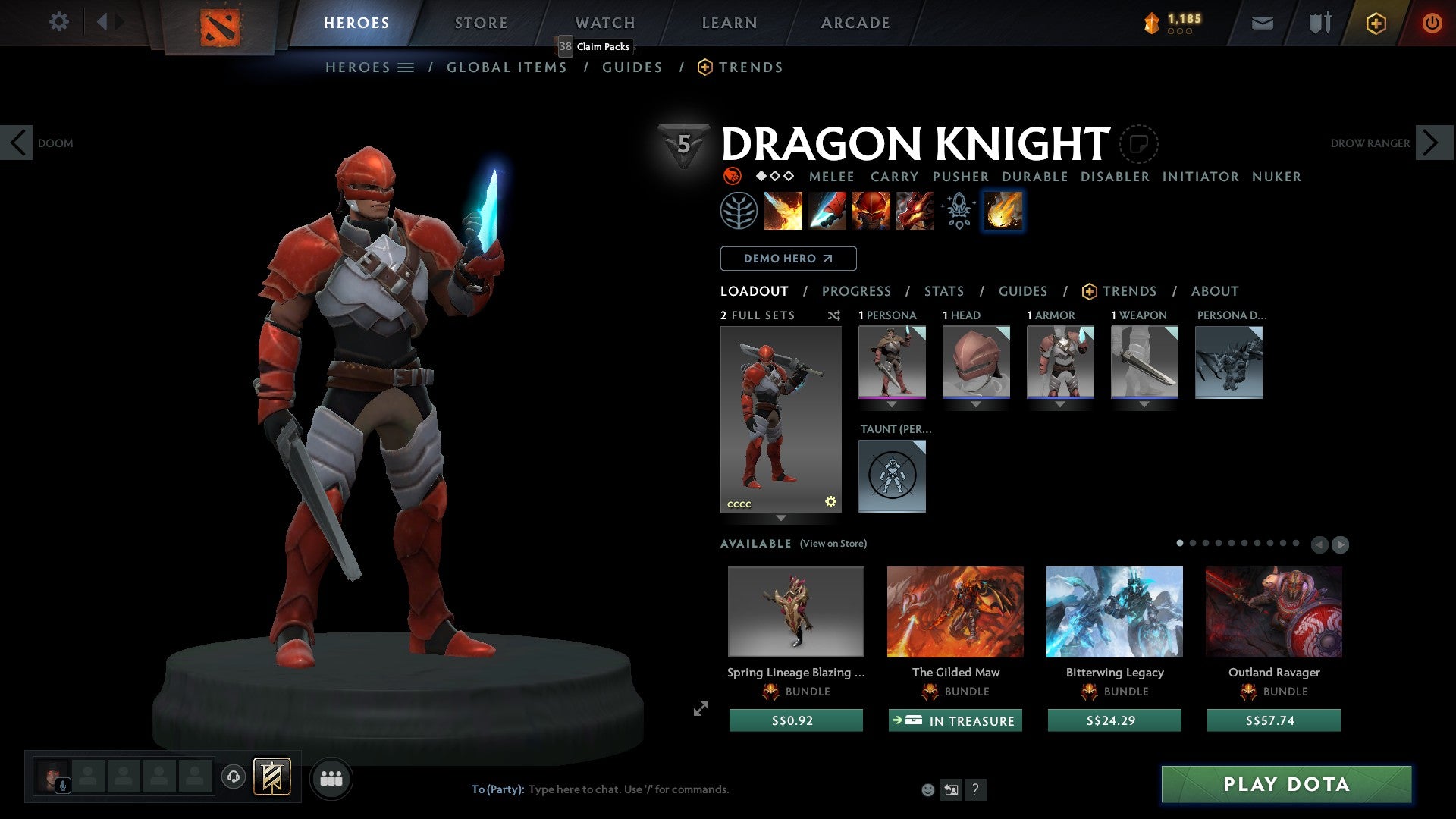Toggle the shuffle loadout icon
1456x819 pixels.
pyautogui.click(x=833, y=315)
